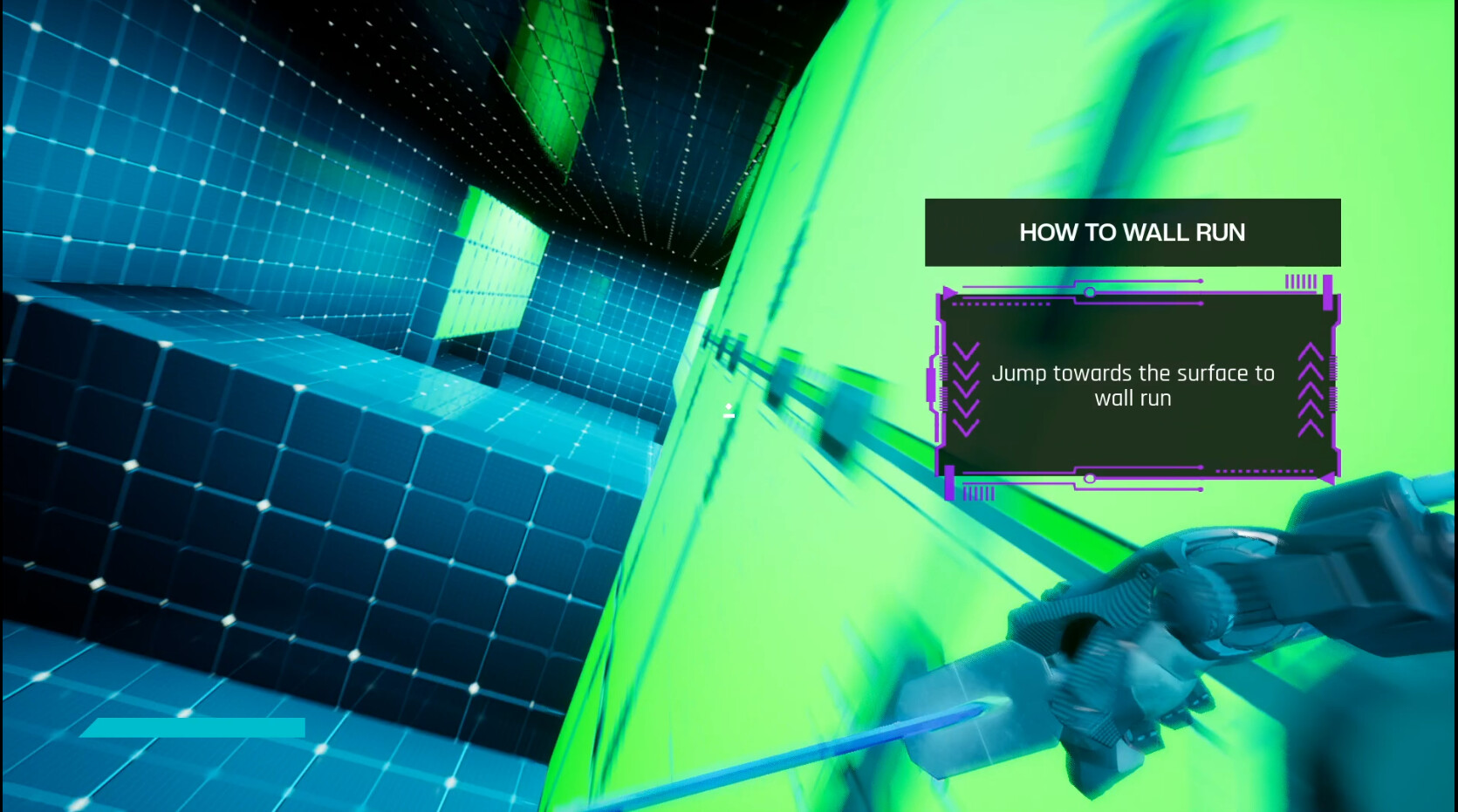This screenshot has height=812, width=1458.
Task: Click the purple triangle at the panel's top-left corner
Action: click(948, 291)
